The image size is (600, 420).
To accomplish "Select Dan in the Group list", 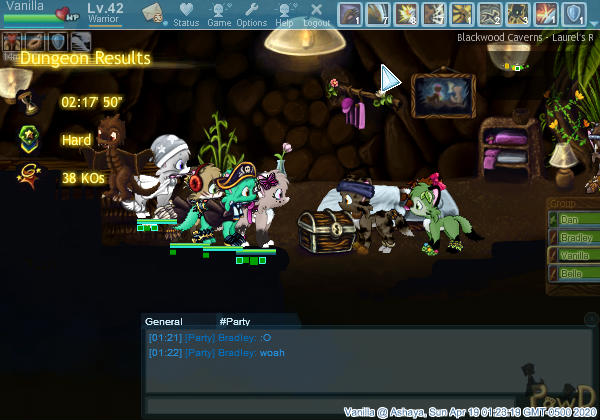I will [x=572, y=218].
